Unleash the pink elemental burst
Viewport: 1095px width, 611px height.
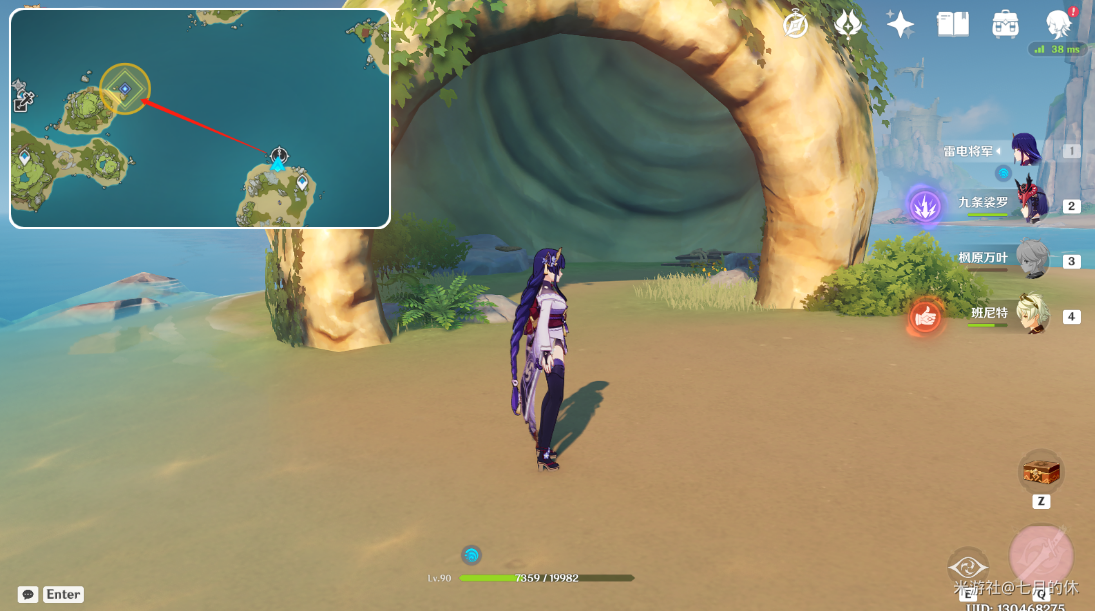pos(1041,553)
